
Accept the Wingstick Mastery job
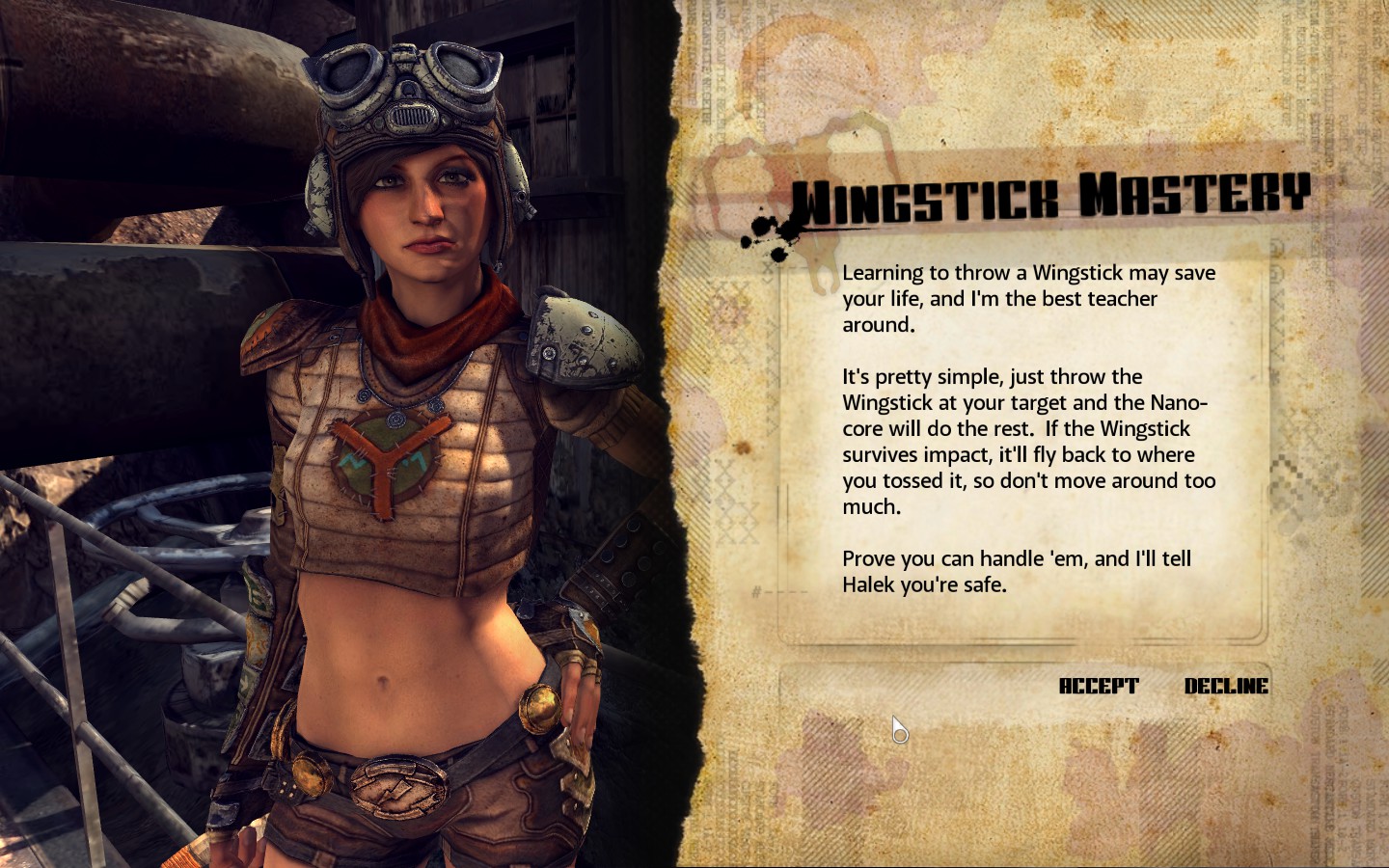pos(1099,686)
